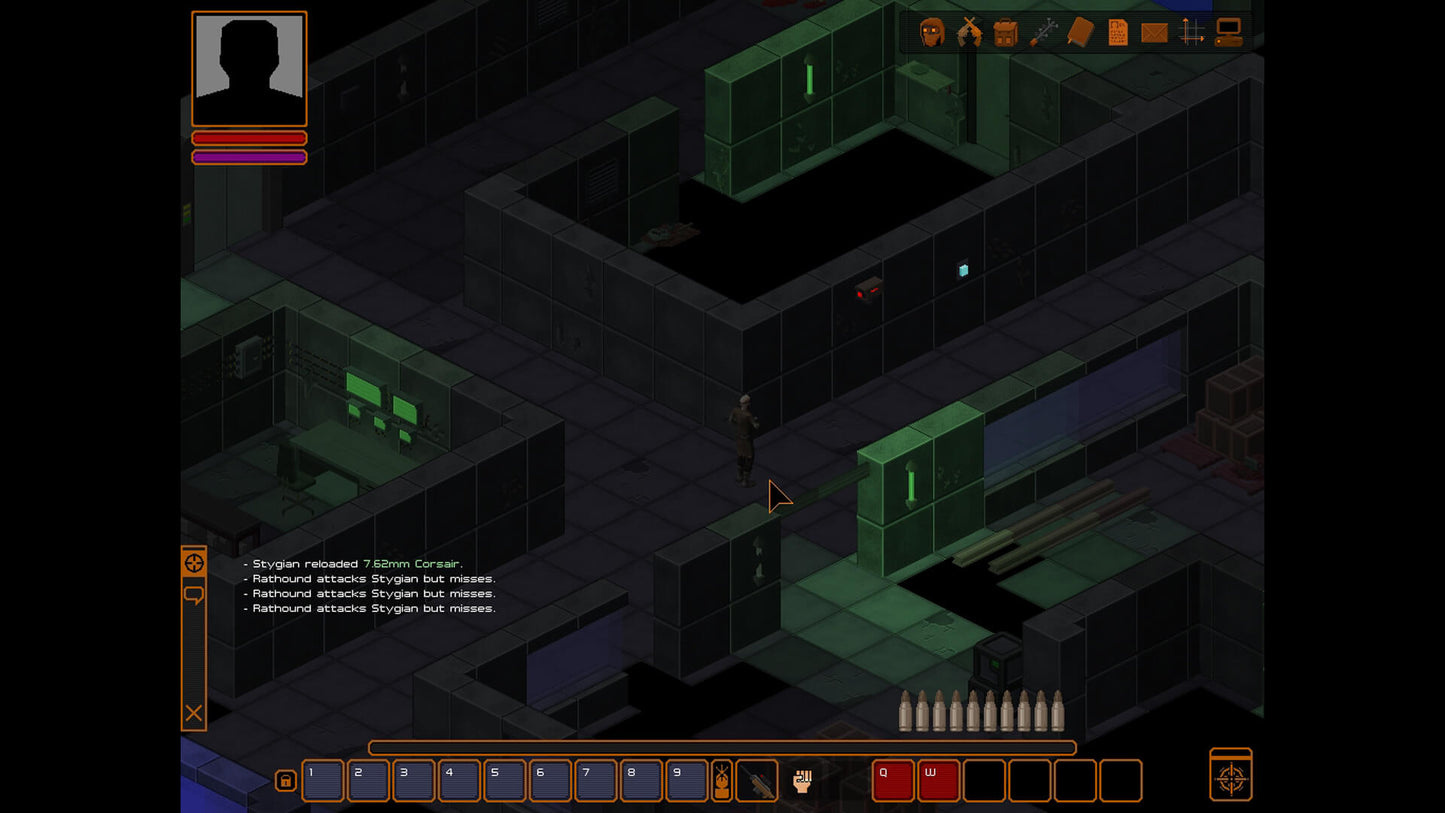Activate the Q utility slot
This screenshot has width=1445, height=813.
891,780
